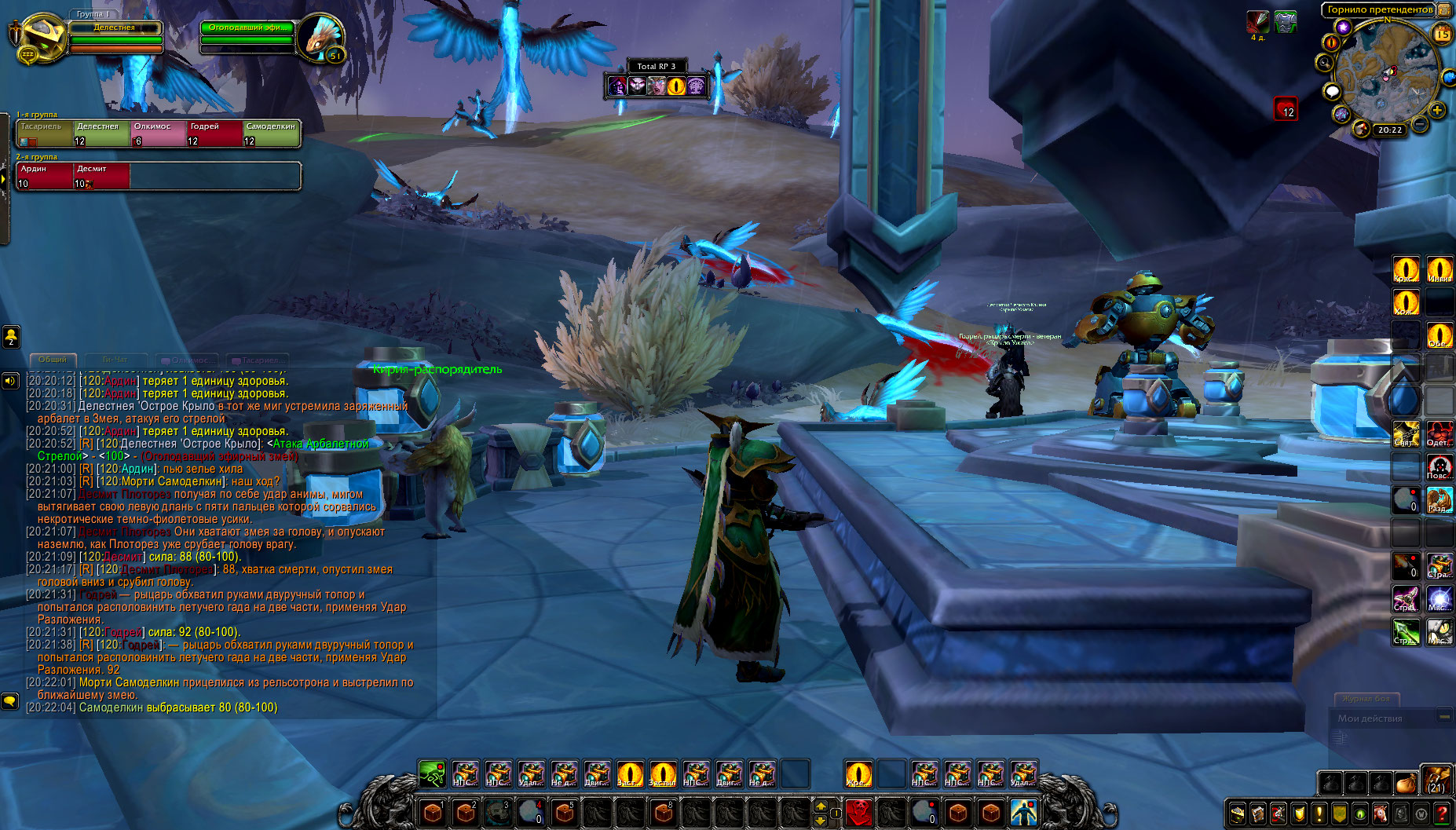Click the action bar page up arrow
Screen dimensions: 1456x830
click(821, 806)
